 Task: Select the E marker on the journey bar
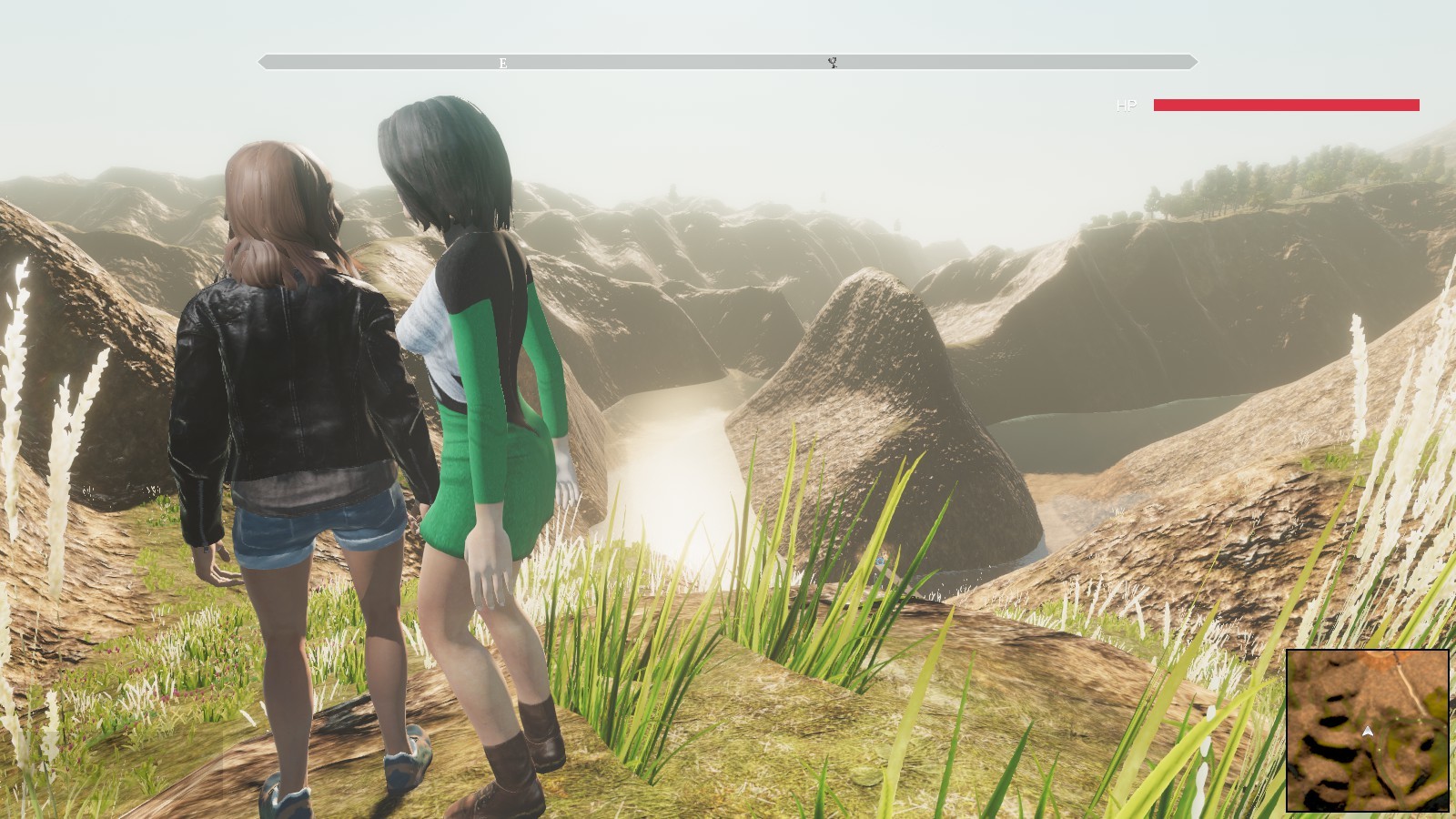(501, 64)
